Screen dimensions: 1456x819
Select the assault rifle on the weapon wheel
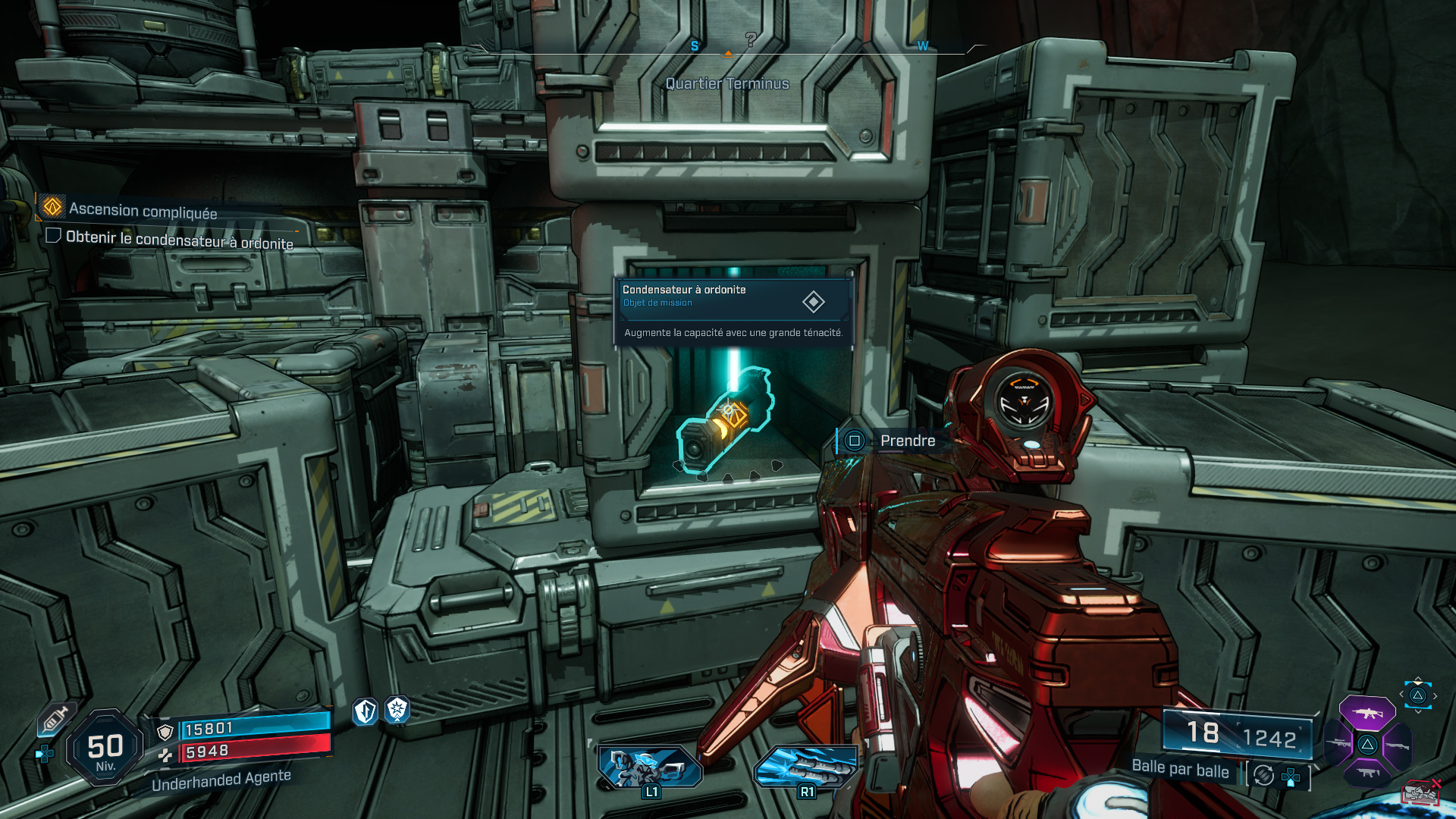click(1368, 713)
